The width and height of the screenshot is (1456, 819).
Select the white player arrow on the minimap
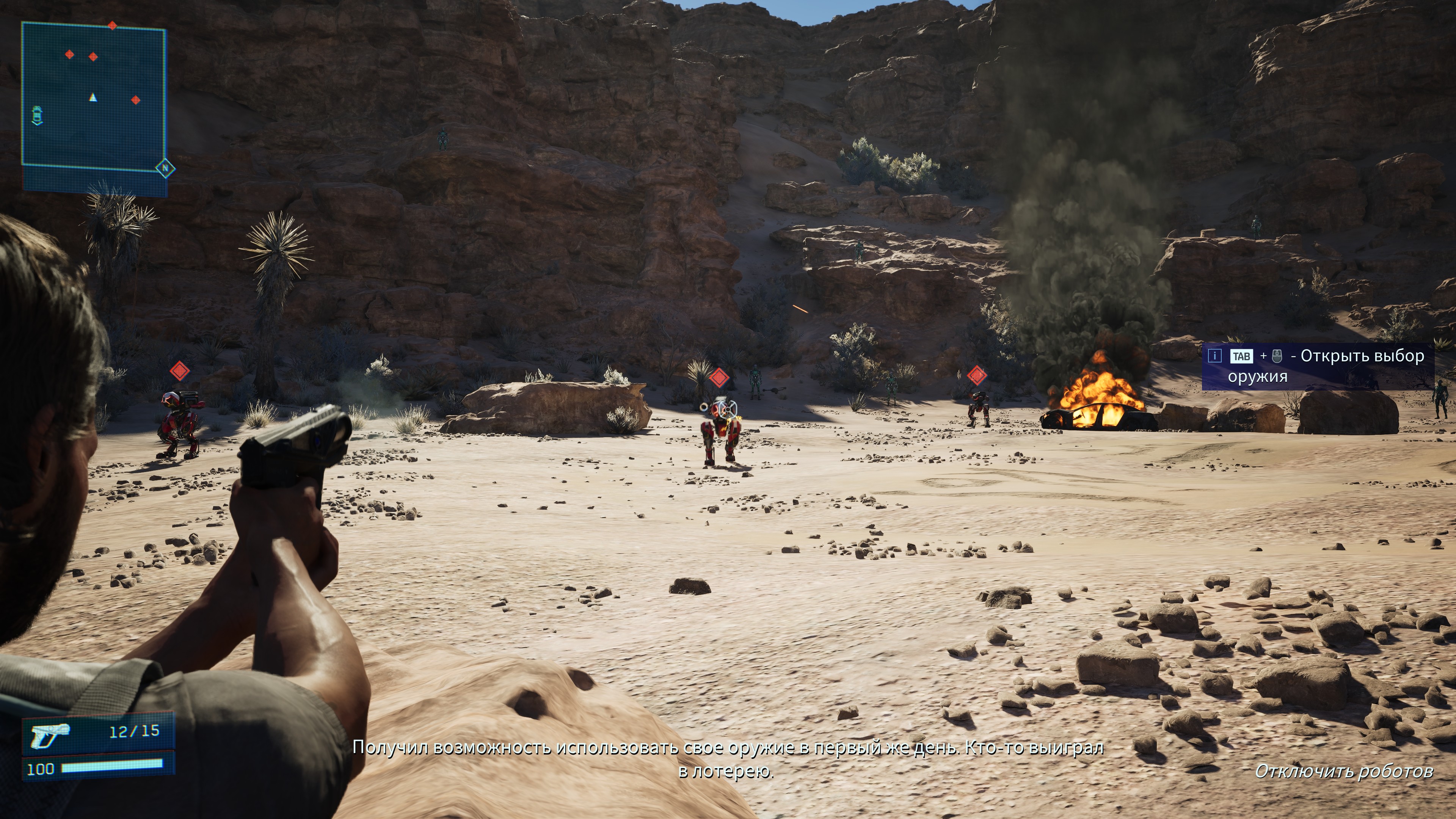[x=93, y=98]
